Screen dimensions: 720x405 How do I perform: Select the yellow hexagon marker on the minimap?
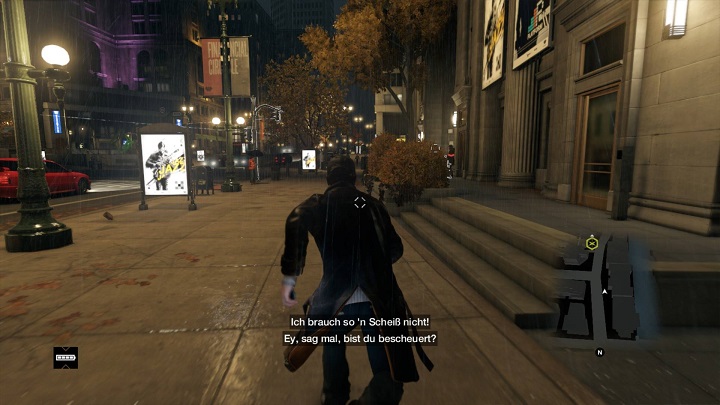point(591,242)
